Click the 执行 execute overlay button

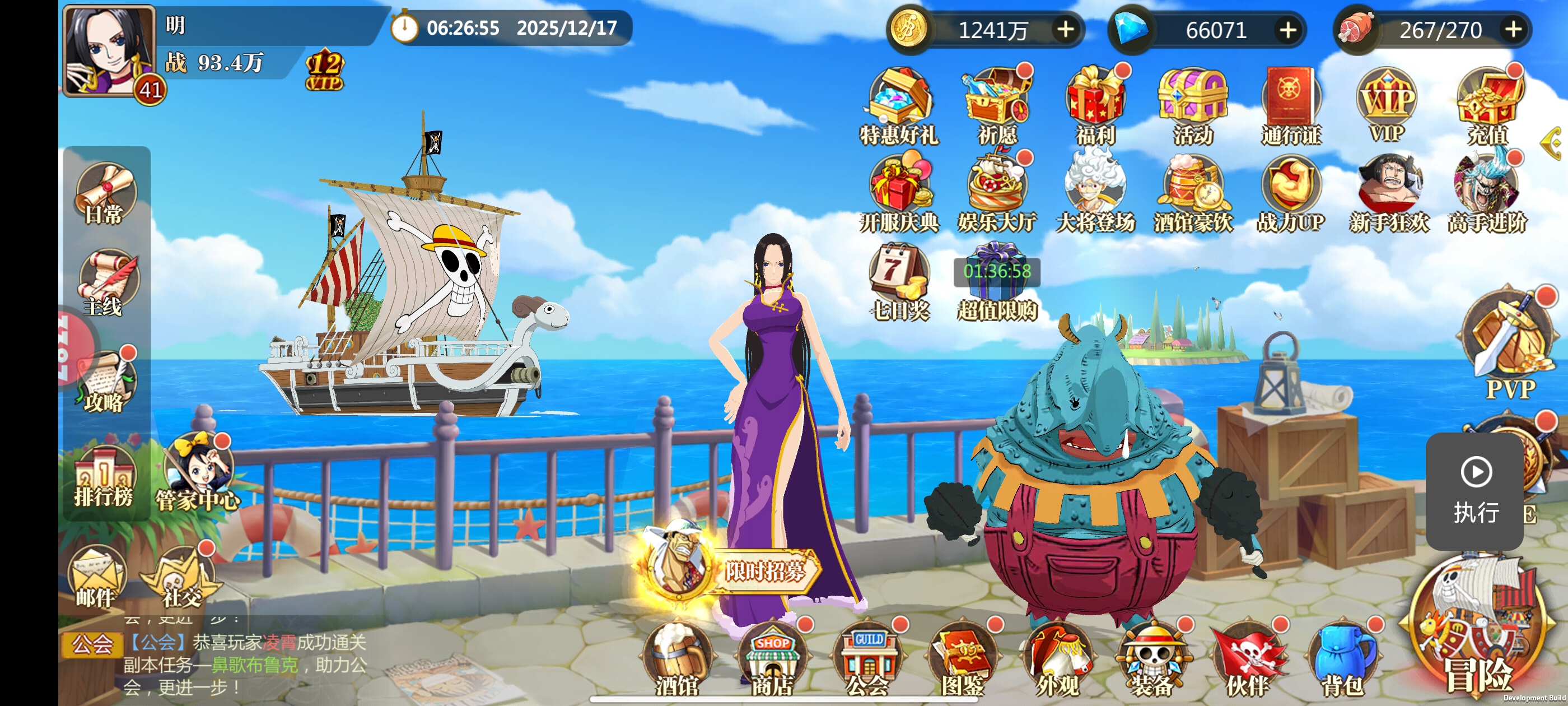pos(1475,489)
